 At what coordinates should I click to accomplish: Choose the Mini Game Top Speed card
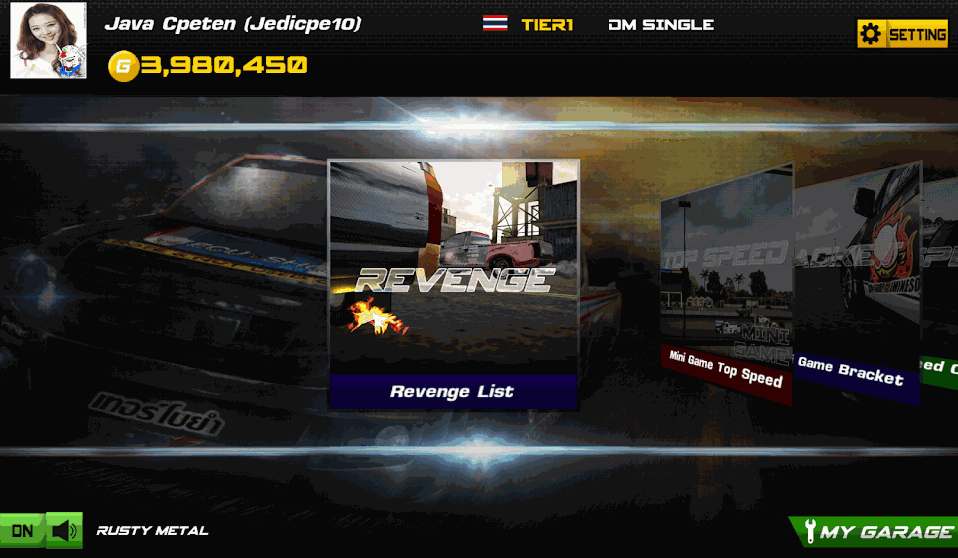click(726, 285)
